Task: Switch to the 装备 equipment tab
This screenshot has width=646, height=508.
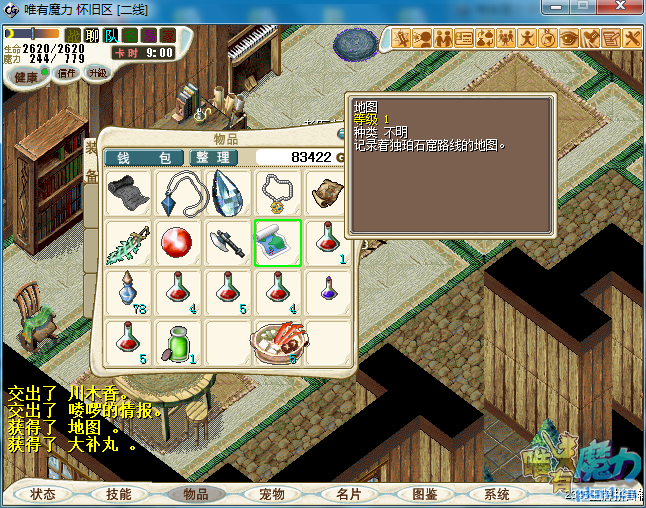Action: pyautogui.click(x=90, y=162)
